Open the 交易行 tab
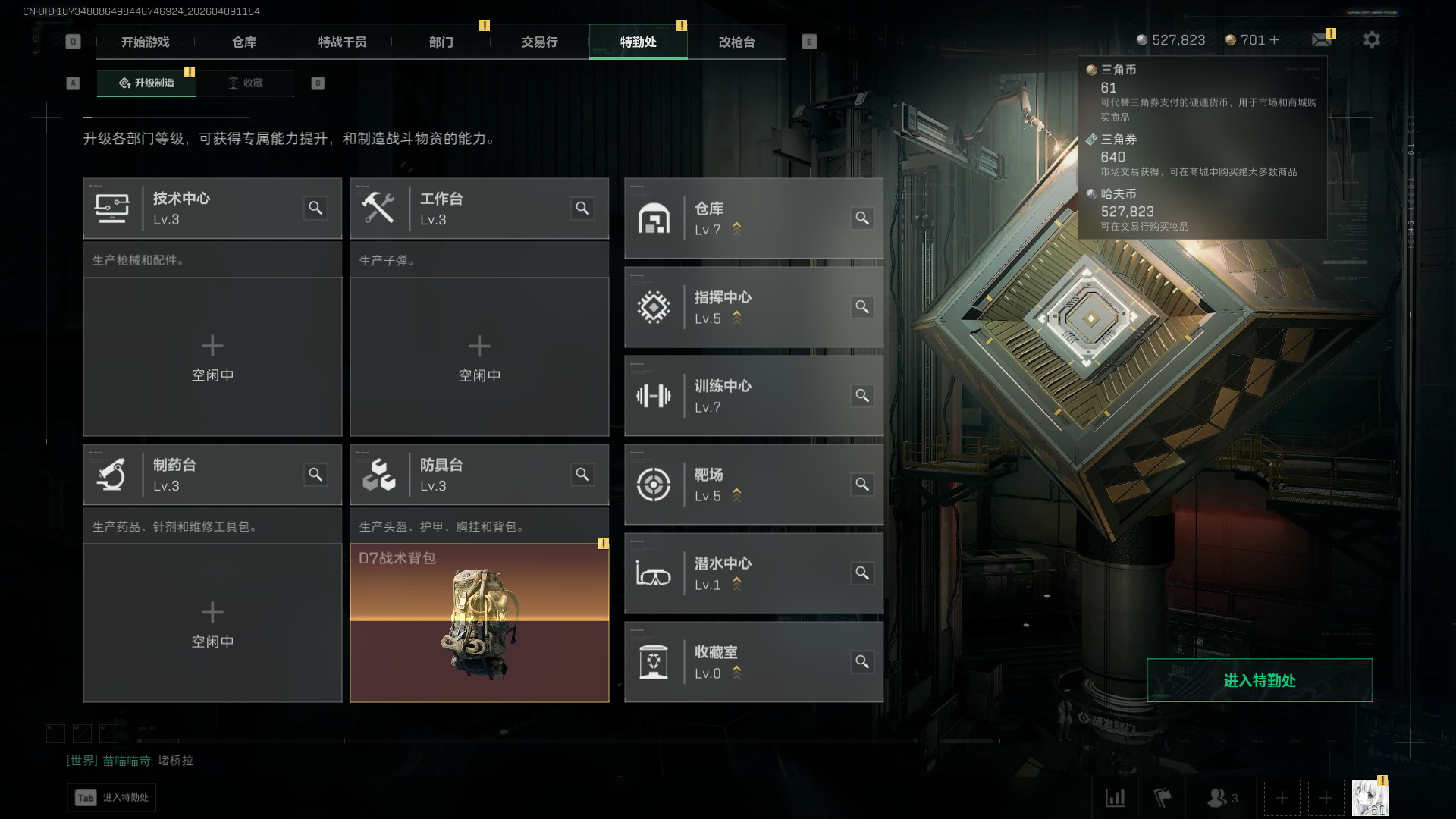 pyautogui.click(x=540, y=42)
